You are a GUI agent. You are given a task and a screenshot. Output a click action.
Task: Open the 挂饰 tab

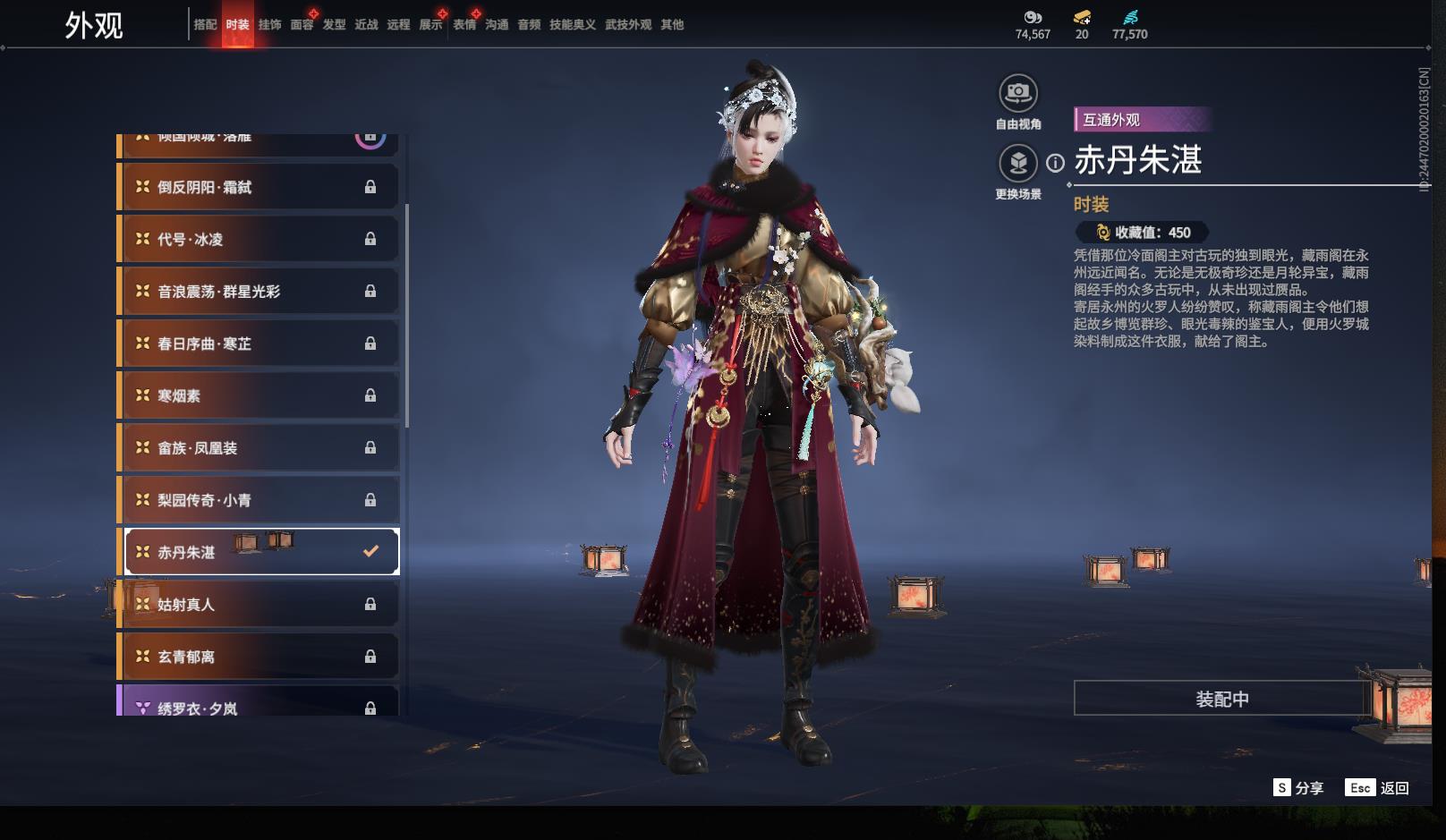point(269,25)
